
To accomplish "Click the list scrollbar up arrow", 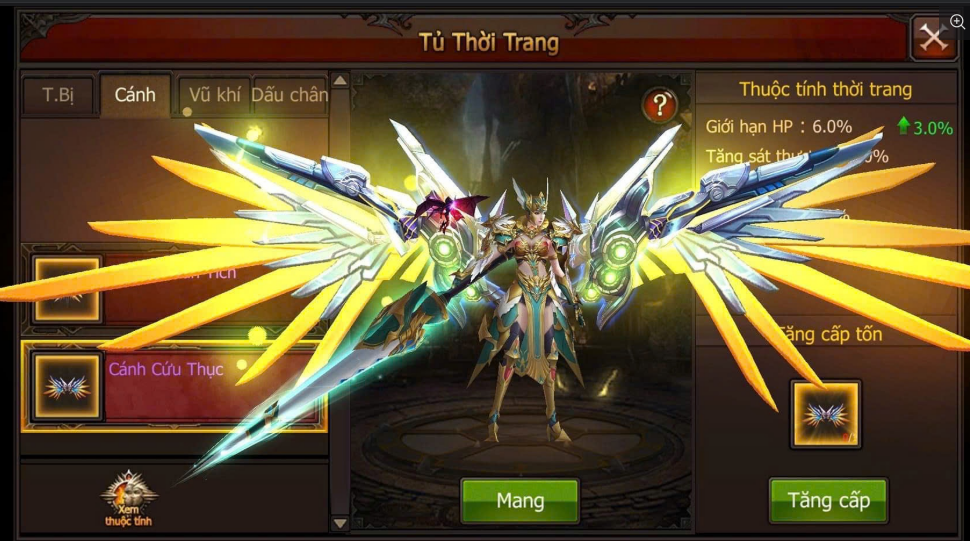I will pos(340,80).
